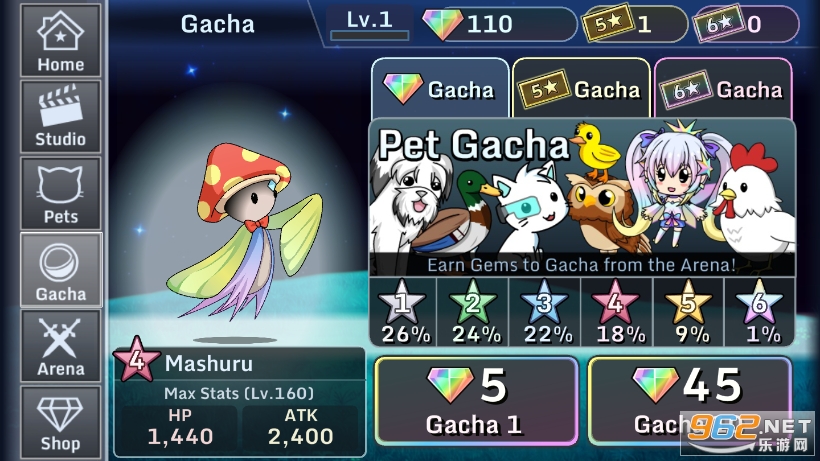Screen dimensions: 820x461
Task: Switch to the rainbow gem Gacha tab
Action: tap(439, 90)
